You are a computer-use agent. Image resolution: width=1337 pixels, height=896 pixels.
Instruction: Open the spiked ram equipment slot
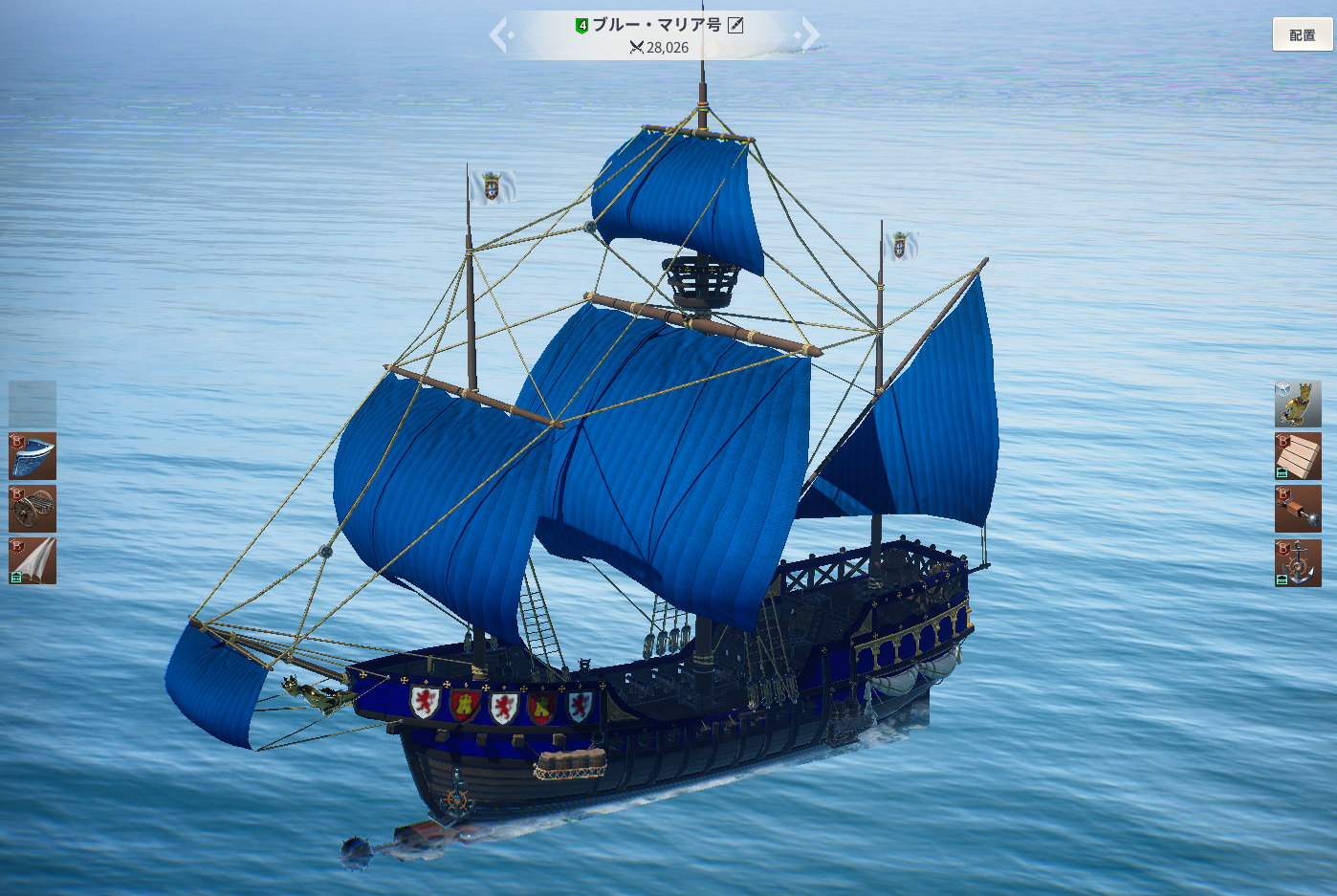pos(1298,509)
